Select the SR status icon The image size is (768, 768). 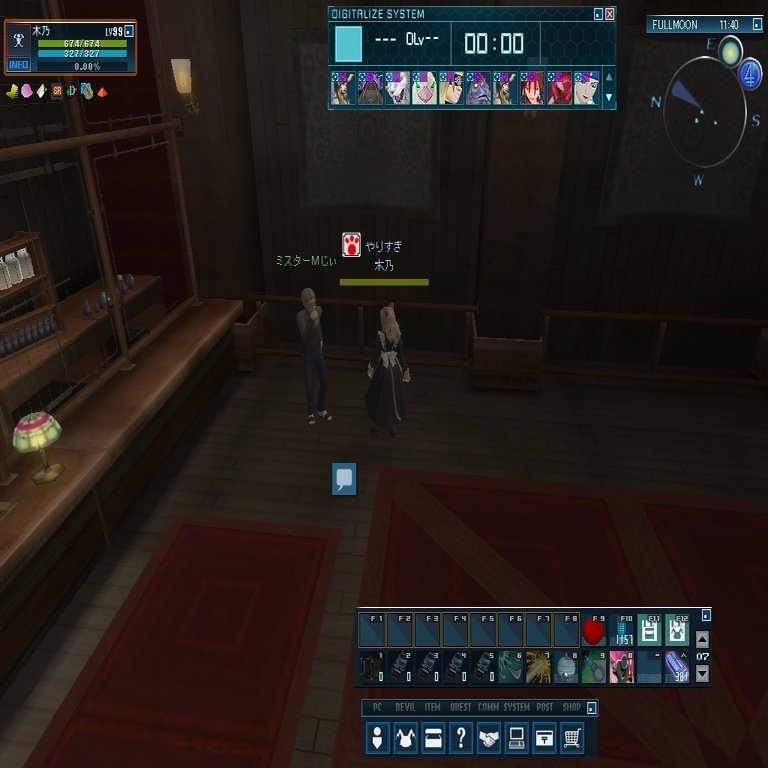(57, 91)
